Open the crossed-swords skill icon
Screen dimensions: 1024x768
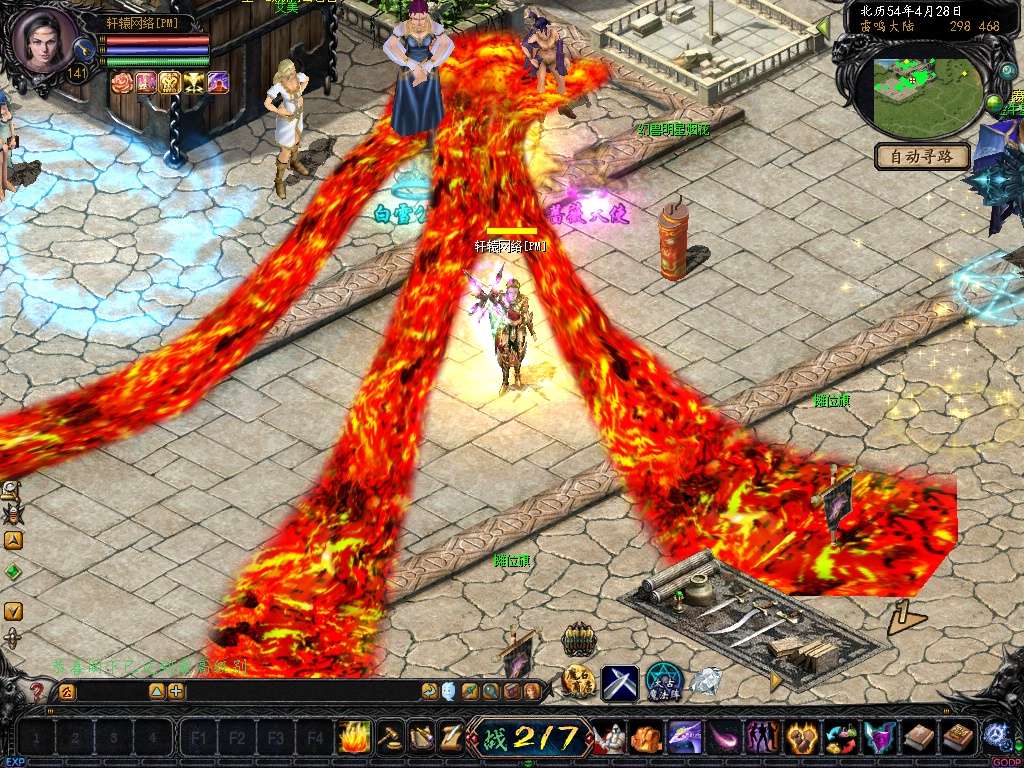tap(620, 683)
